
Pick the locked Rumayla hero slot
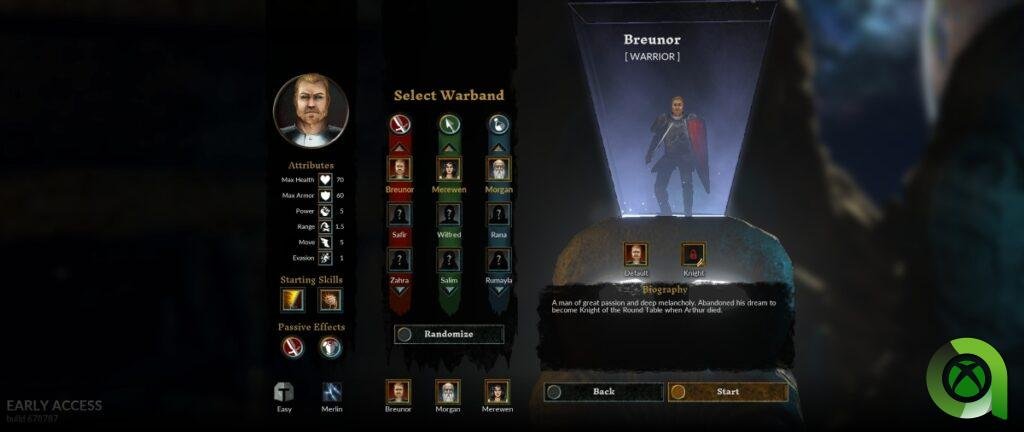click(x=498, y=261)
